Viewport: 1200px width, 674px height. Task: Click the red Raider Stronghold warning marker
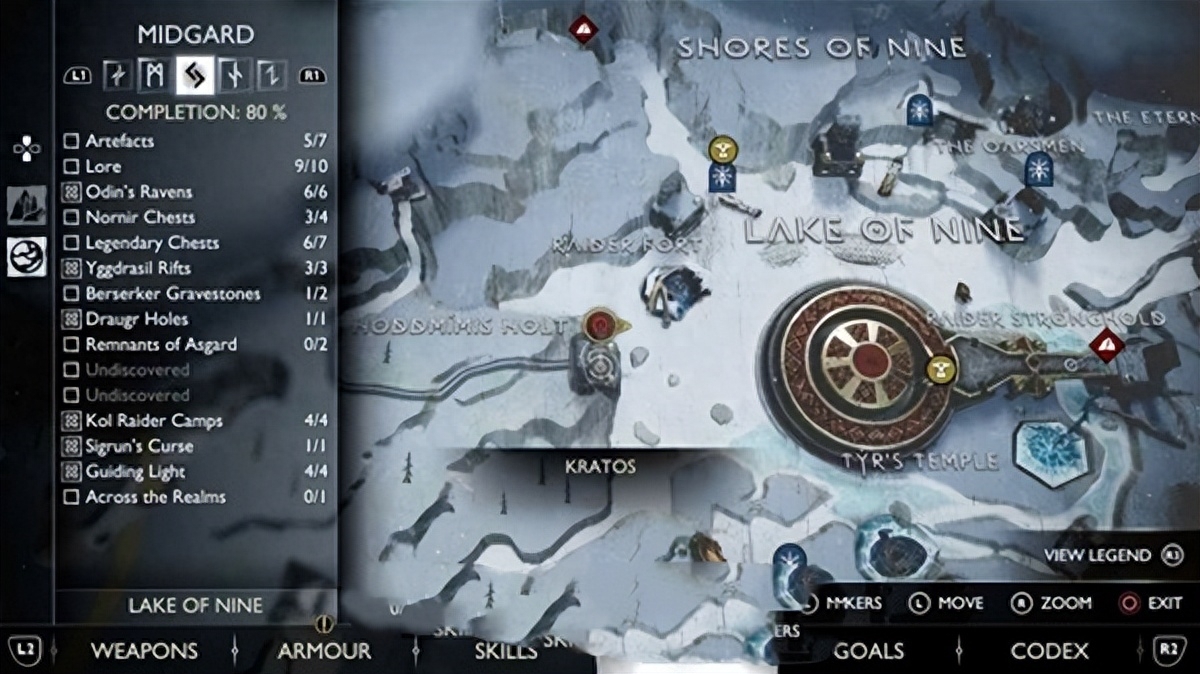coord(1107,346)
